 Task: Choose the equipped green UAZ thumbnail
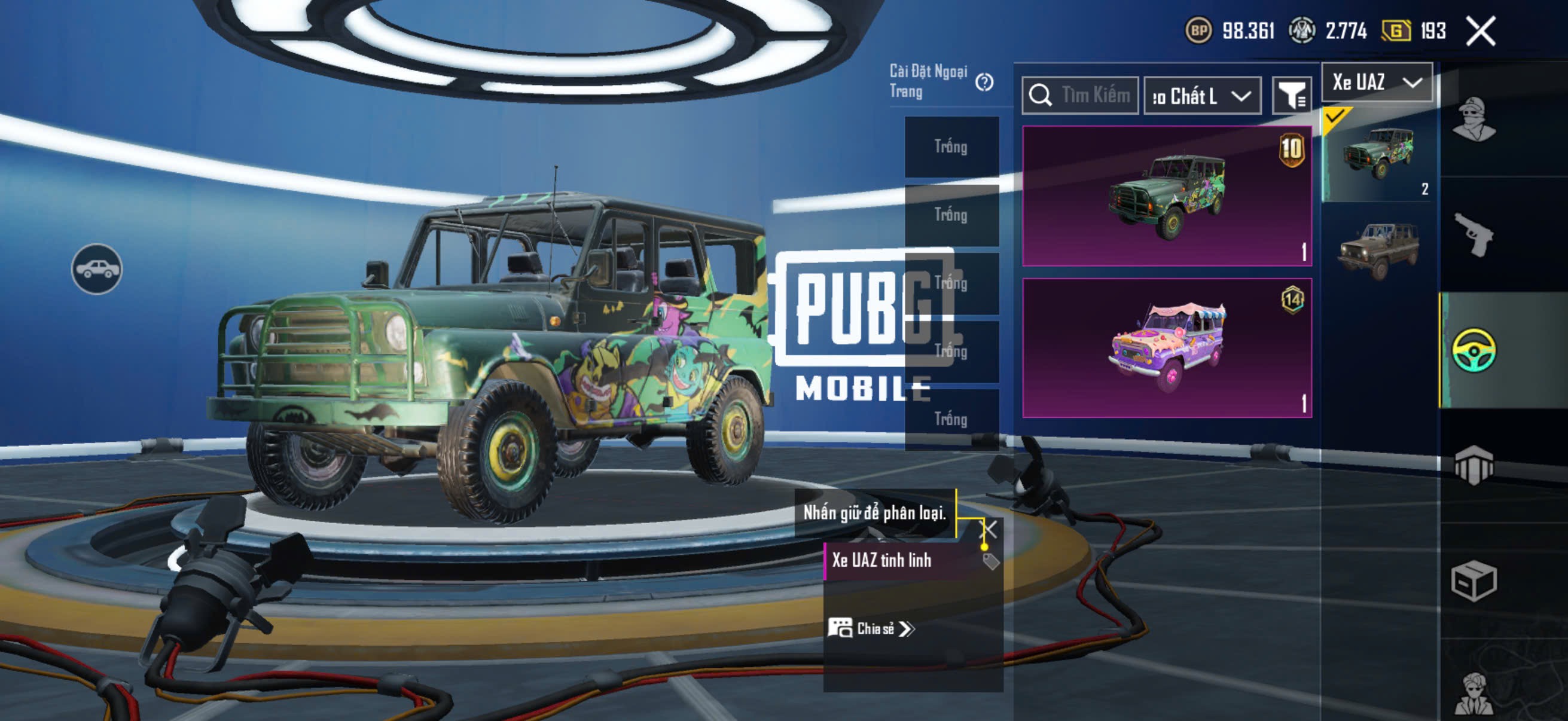point(1377,155)
